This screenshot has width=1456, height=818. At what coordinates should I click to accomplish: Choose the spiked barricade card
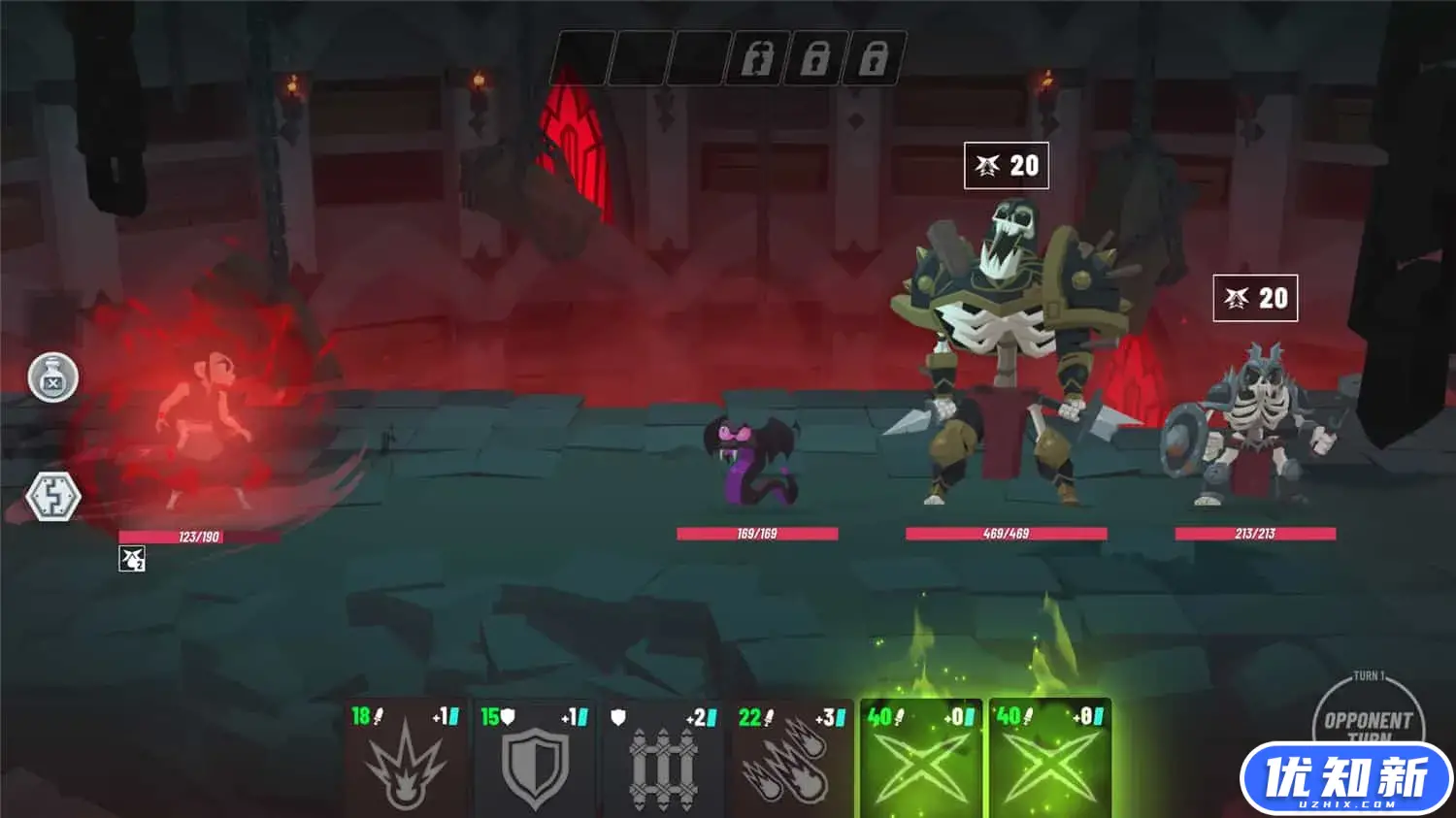tap(663, 759)
